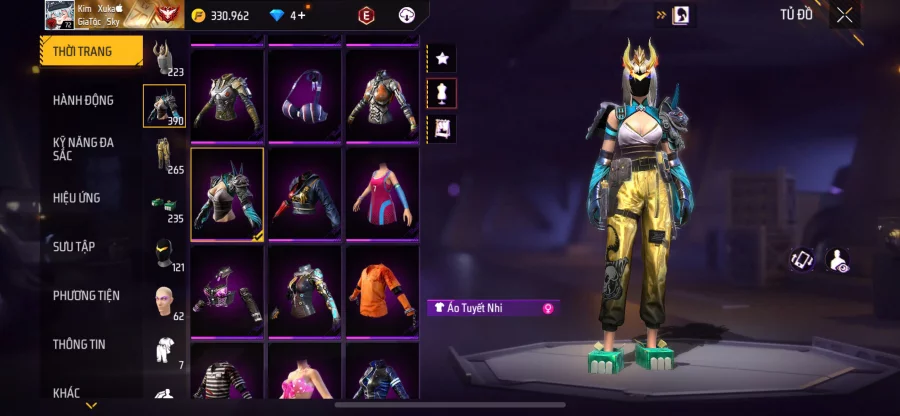
Task: Close the wardrobe with the X button
Action: point(845,14)
